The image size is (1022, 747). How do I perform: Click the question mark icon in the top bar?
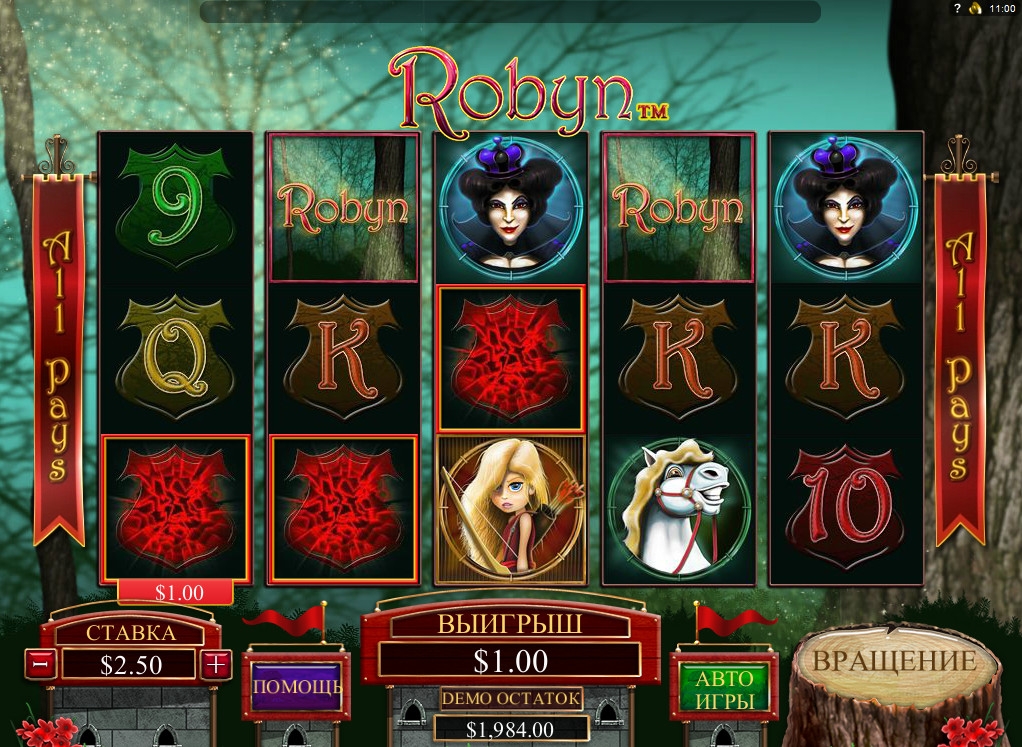point(956,8)
